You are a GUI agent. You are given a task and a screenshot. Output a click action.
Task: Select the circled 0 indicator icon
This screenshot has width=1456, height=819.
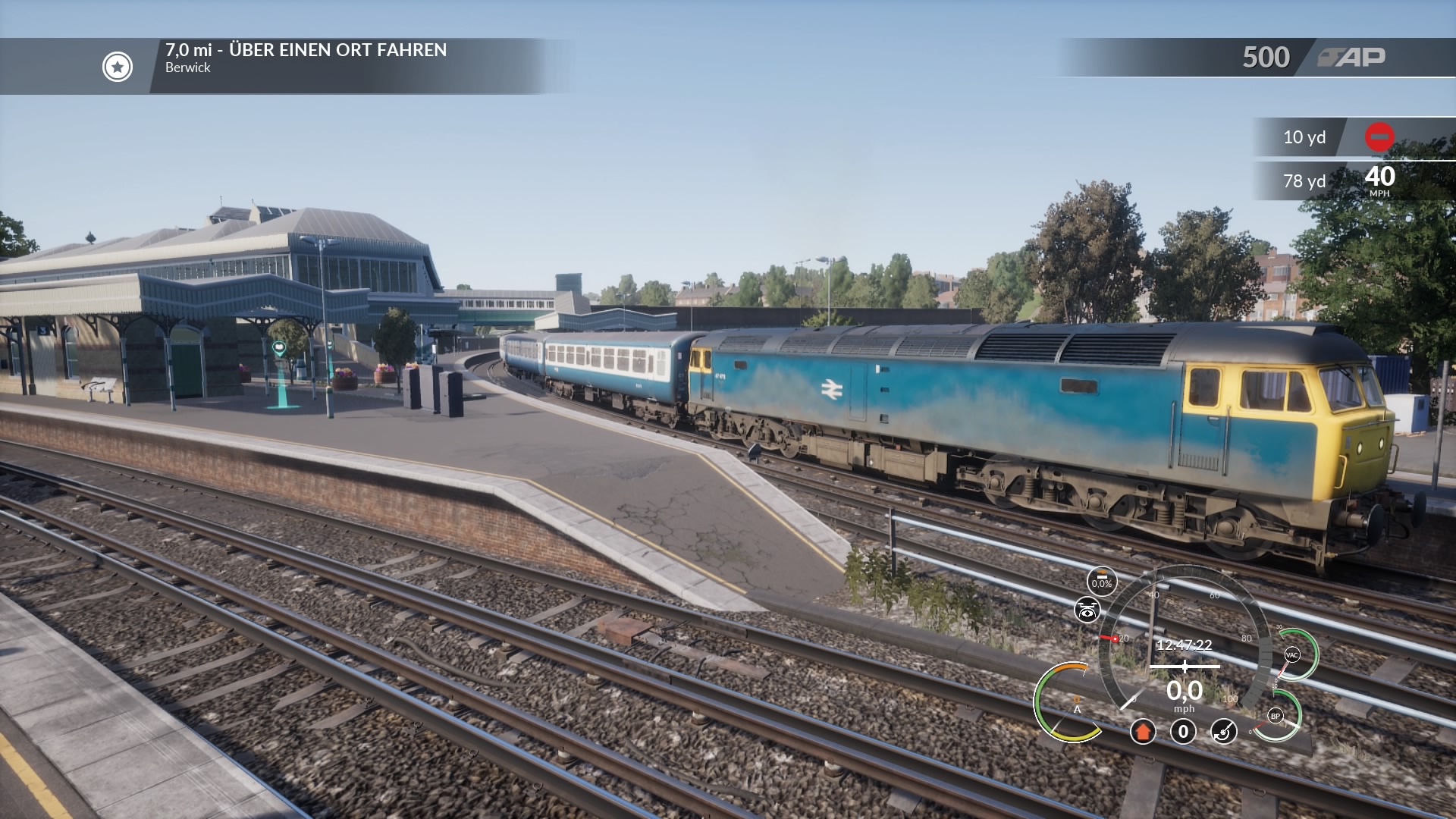pos(1183,732)
